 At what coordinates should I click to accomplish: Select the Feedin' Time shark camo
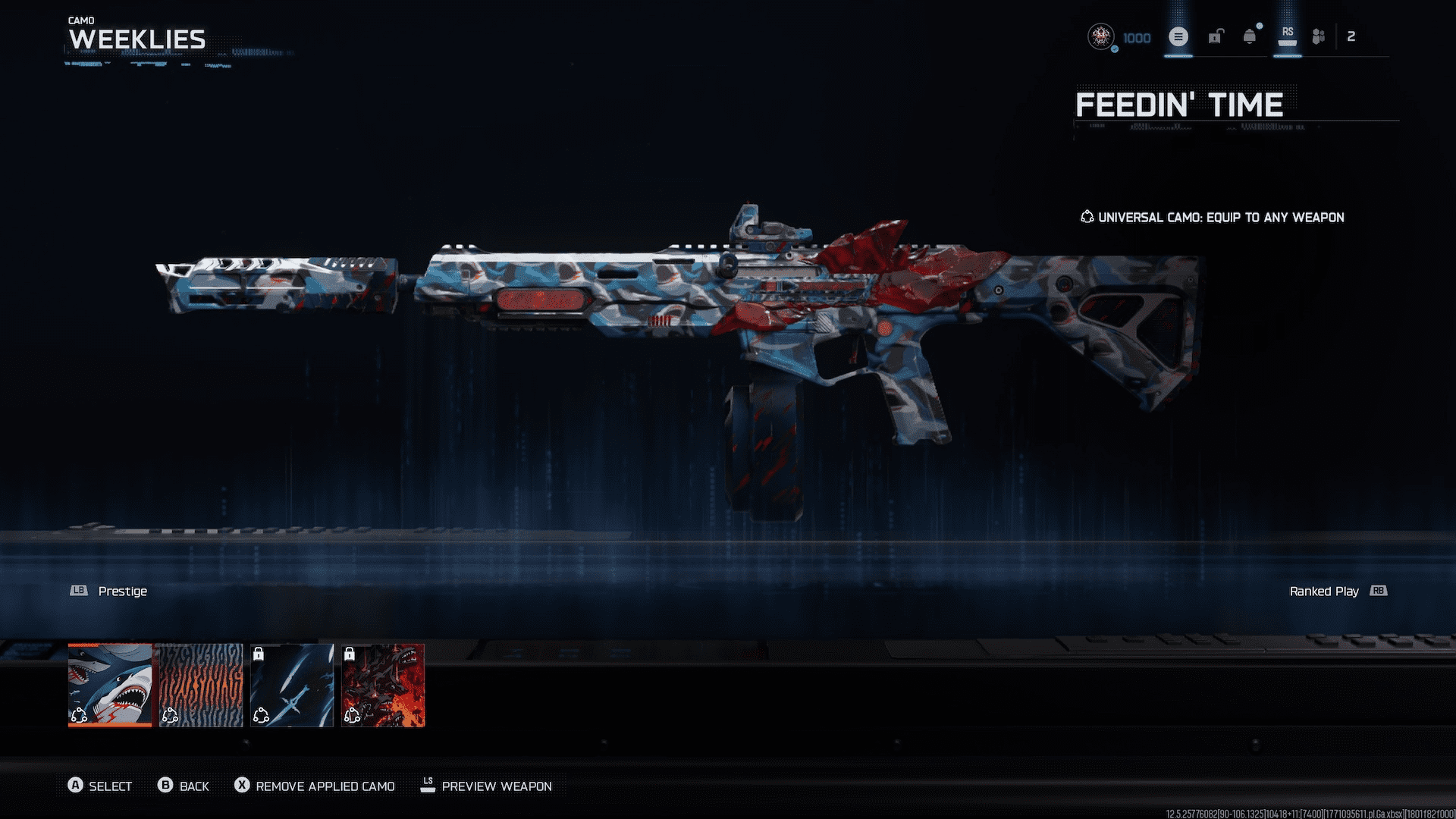coord(110,685)
